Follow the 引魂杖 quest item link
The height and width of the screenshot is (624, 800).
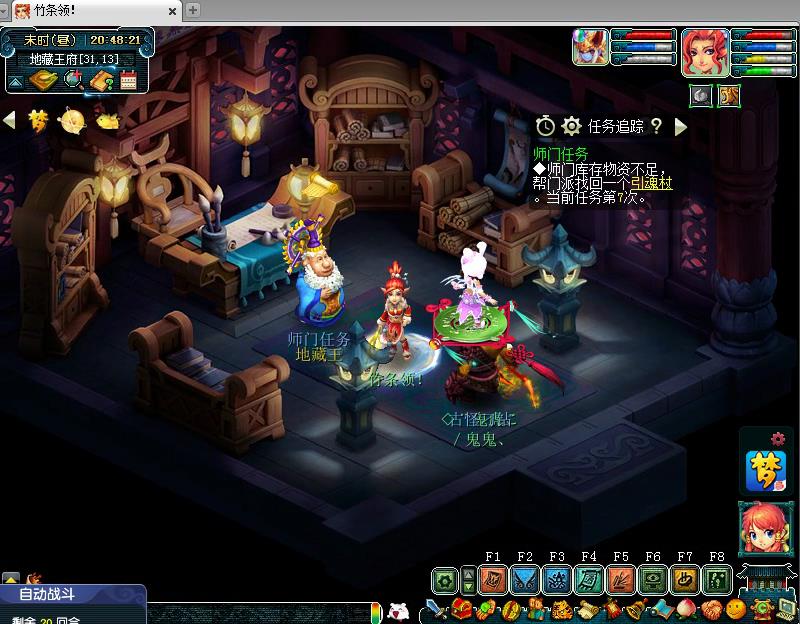[x=650, y=184]
